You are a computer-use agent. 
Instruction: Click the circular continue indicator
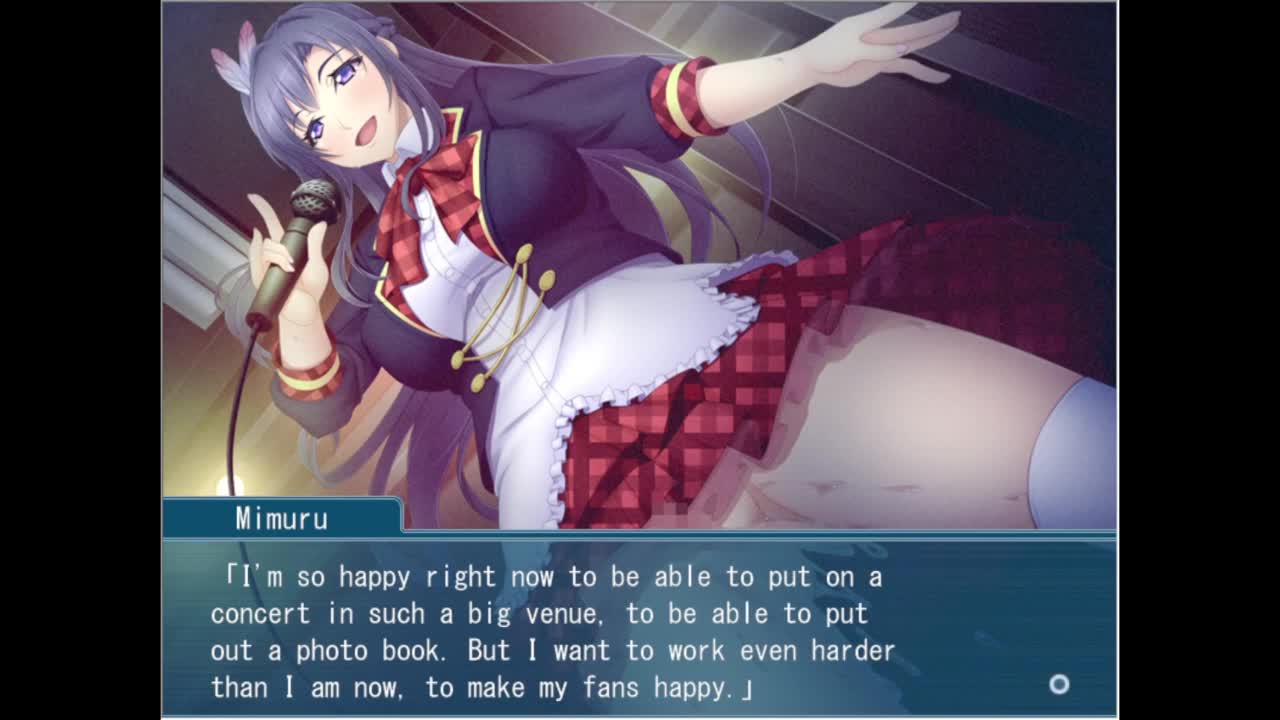(x=1059, y=684)
